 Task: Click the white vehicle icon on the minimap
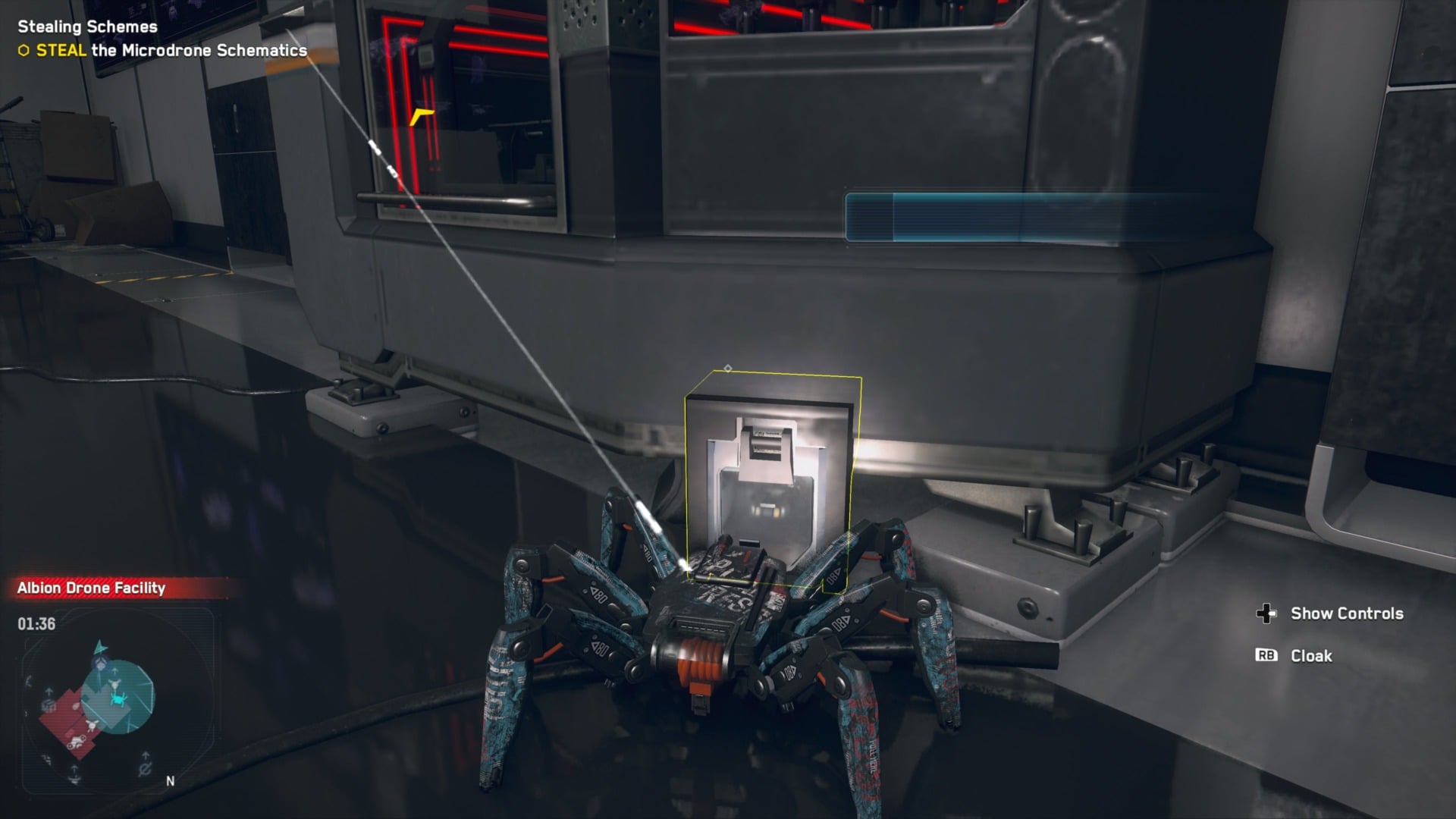click(x=76, y=742)
